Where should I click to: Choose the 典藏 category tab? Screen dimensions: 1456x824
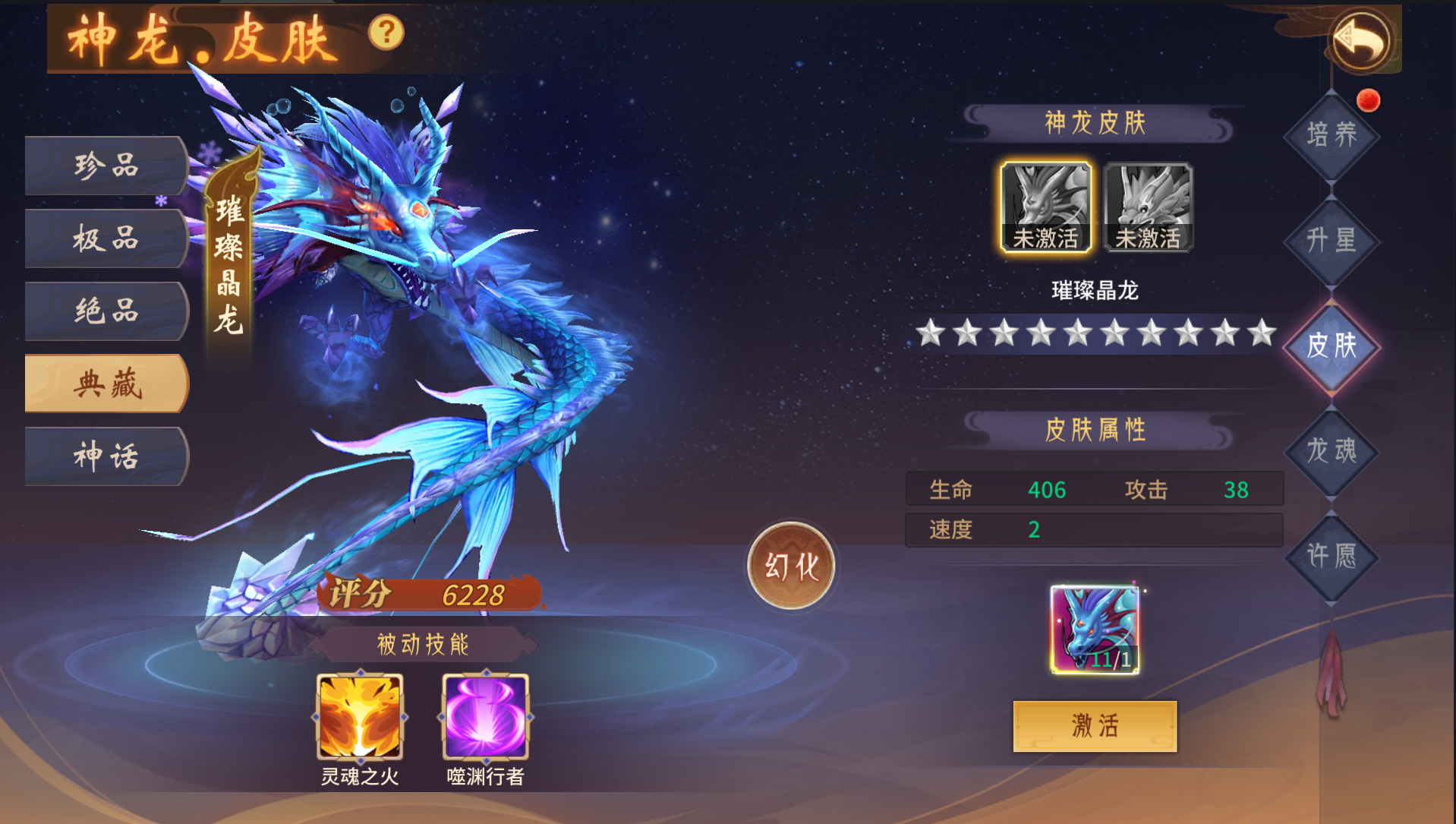106,384
